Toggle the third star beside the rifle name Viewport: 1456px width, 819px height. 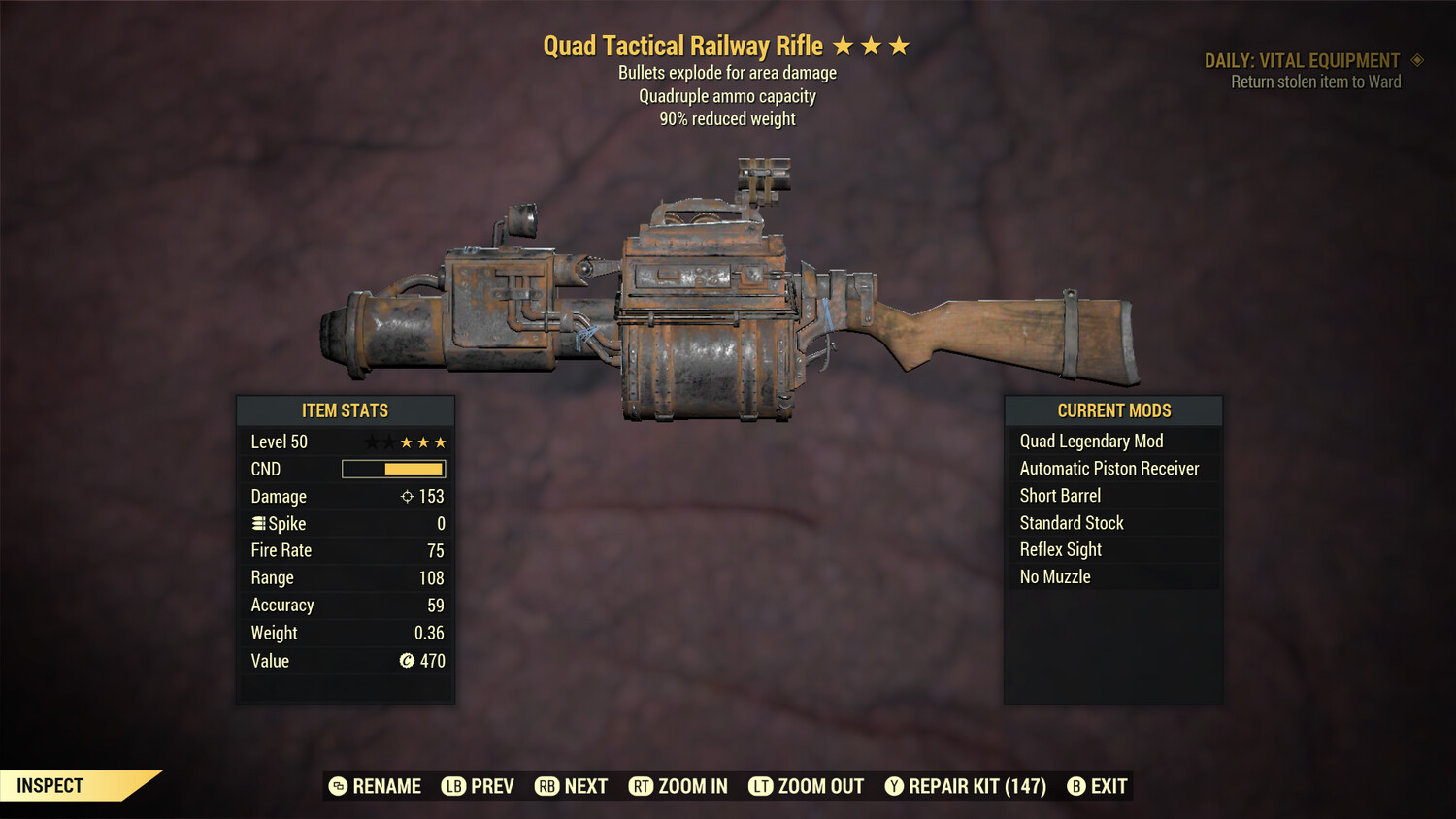[898, 45]
